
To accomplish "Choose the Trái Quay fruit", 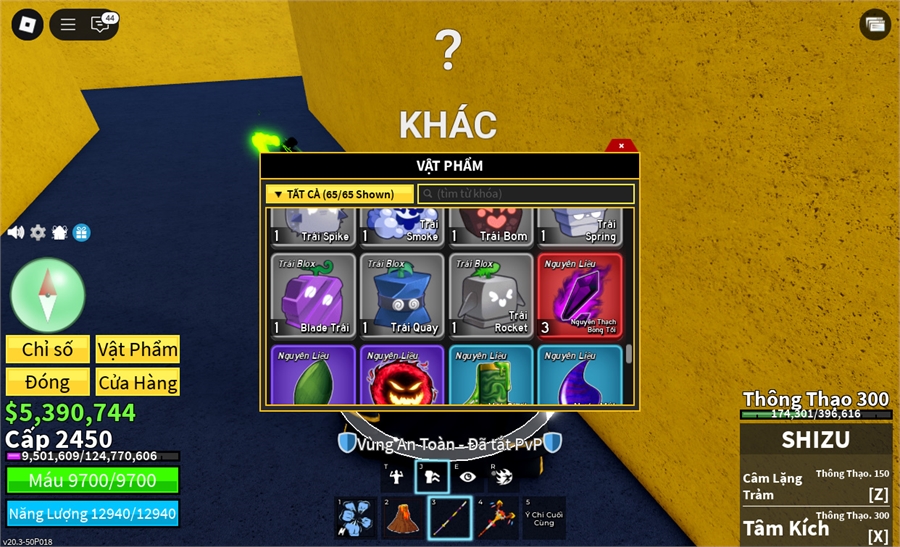I will [x=402, y=295].
